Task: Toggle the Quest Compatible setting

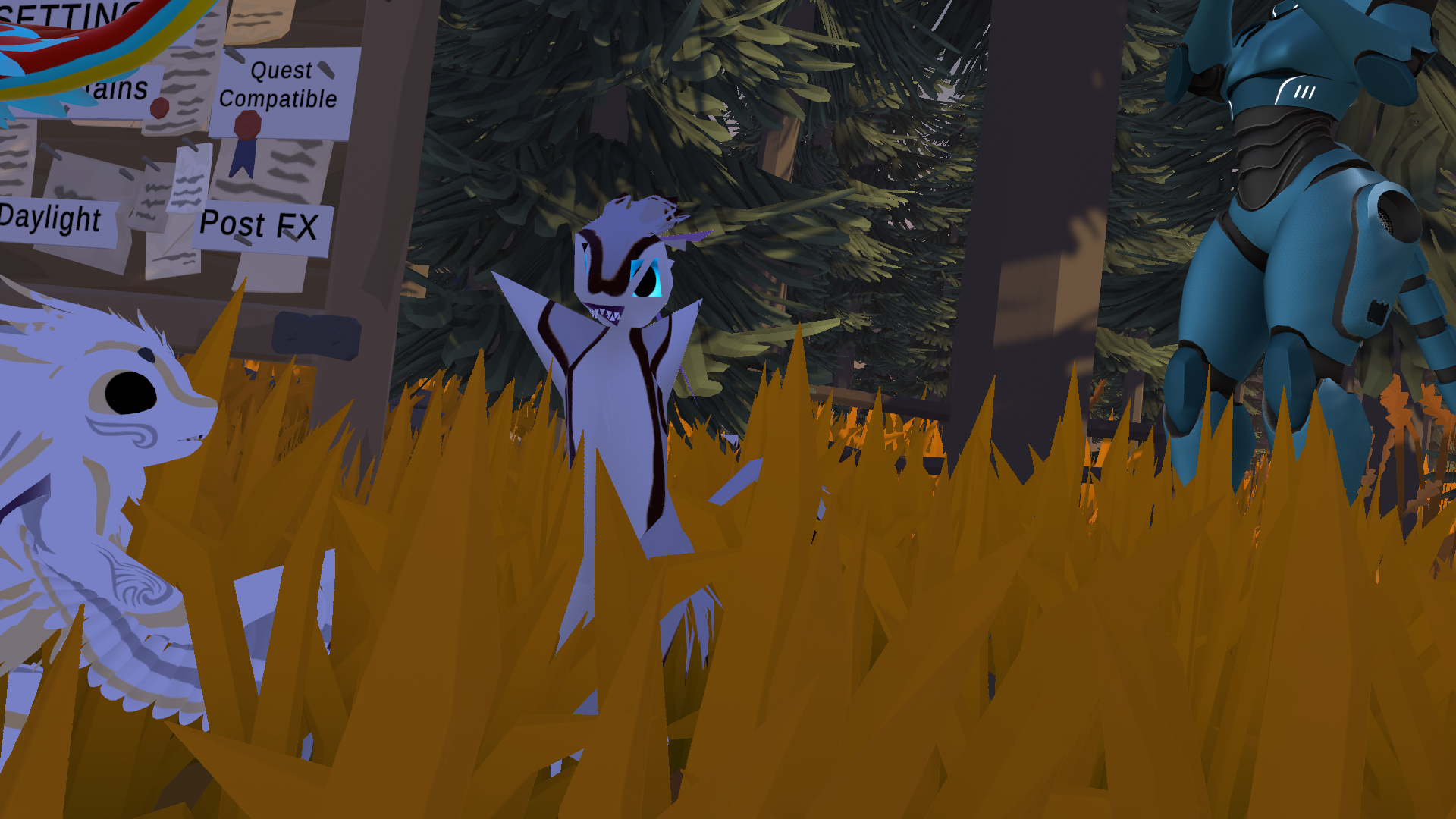Action: tap(279, 86)
